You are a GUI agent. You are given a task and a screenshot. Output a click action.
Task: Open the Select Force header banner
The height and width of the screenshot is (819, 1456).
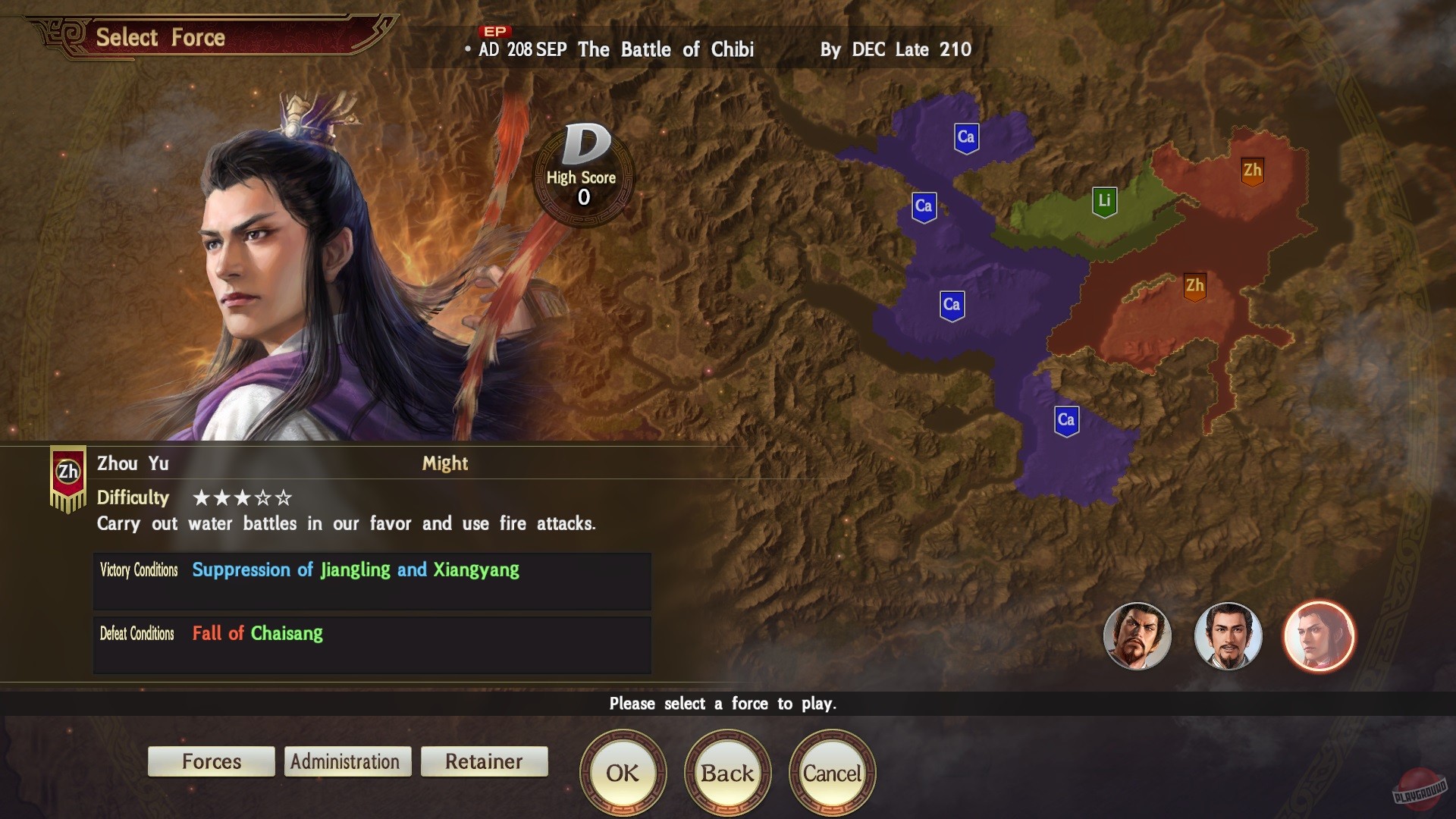click(x=160, y=37)
